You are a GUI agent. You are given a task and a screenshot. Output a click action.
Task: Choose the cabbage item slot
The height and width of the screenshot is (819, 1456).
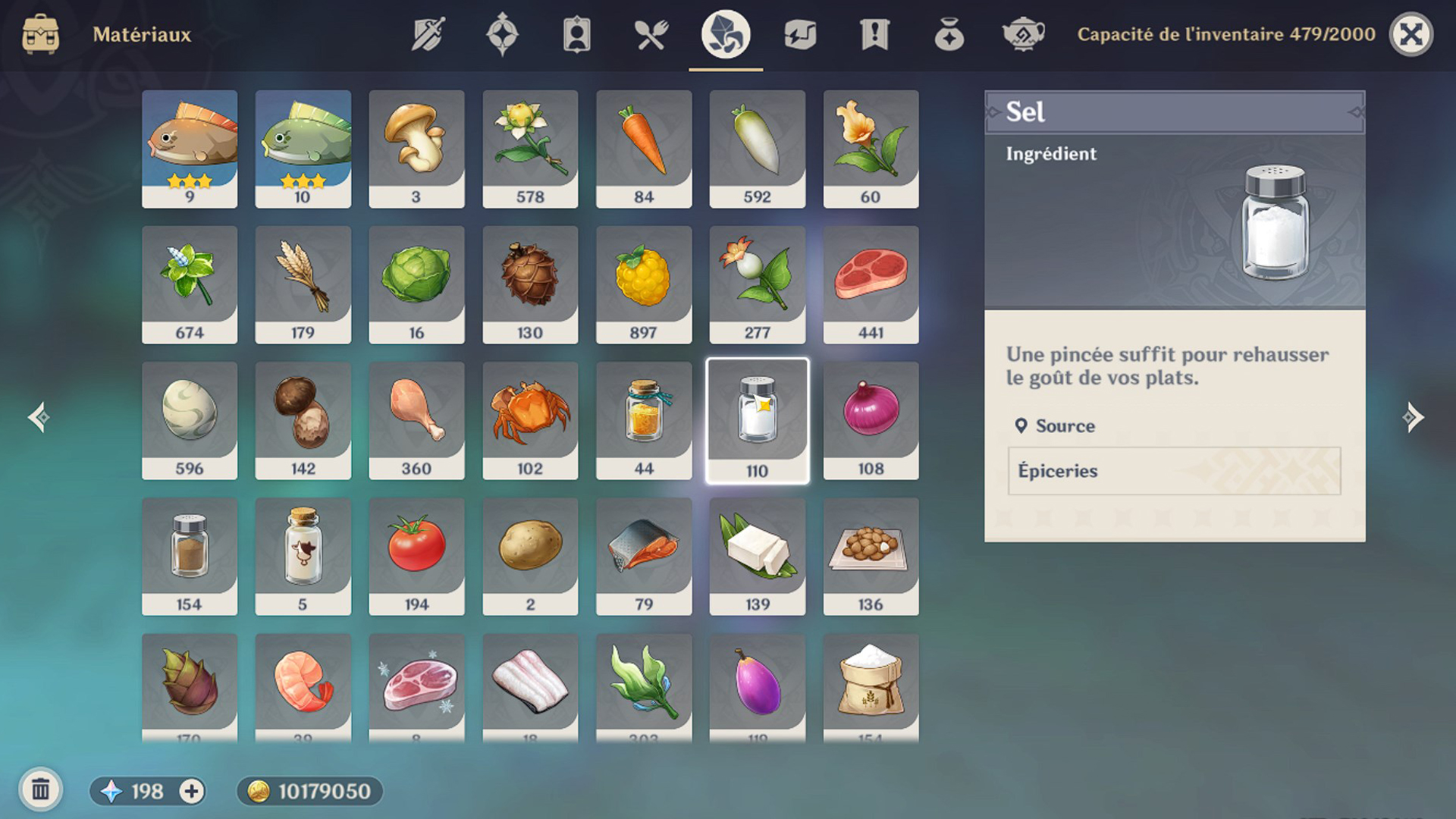(x=416, y=284)
